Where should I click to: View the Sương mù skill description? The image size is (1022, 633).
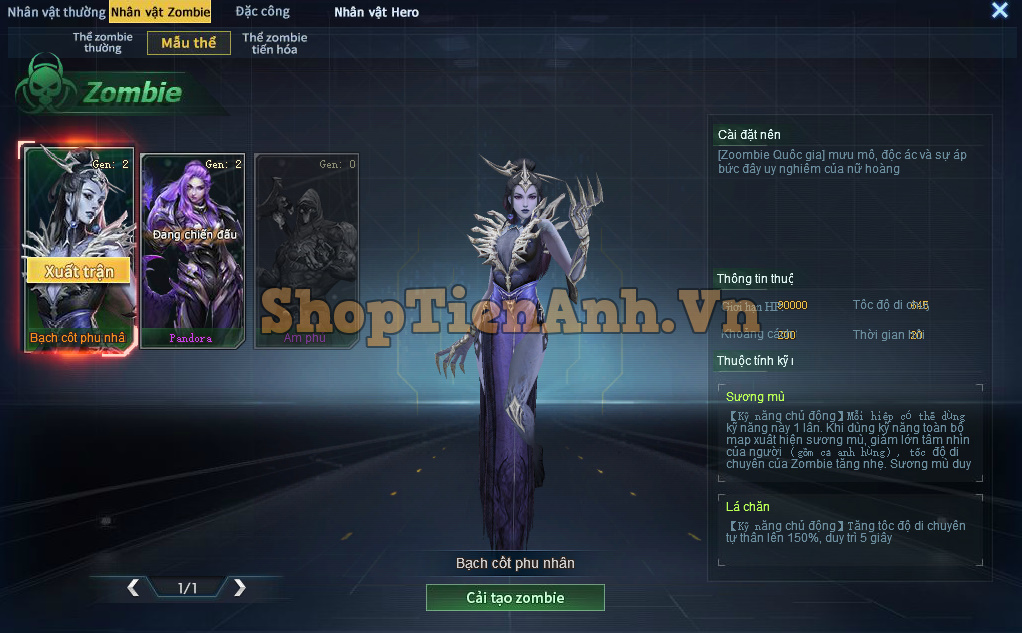849,432
